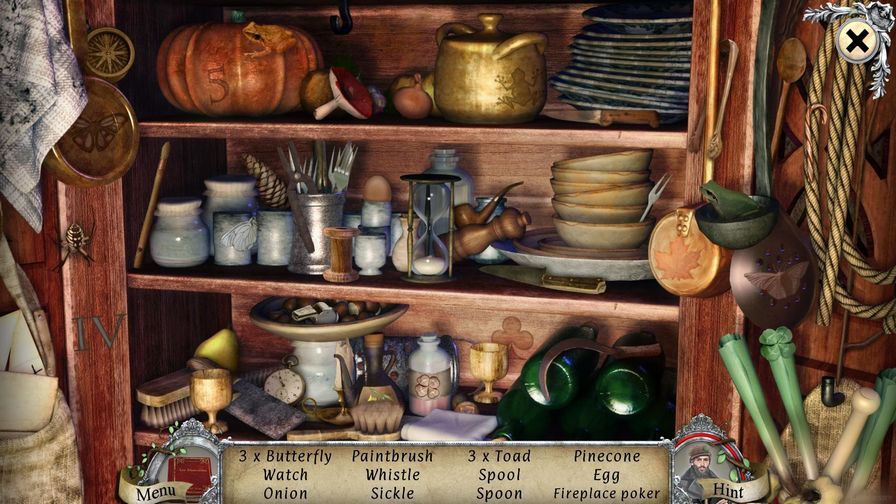Open the Menu button

point(155,492)
